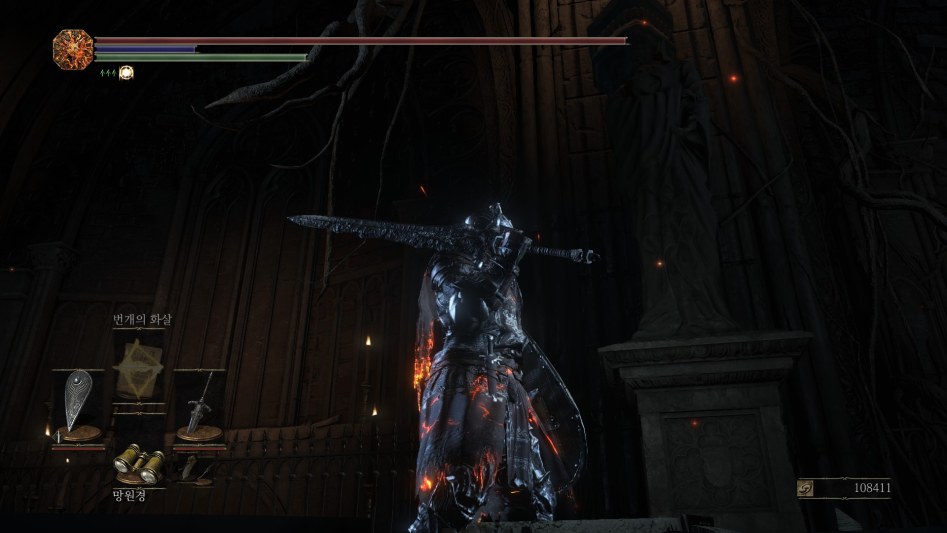Click the green arrows buff icon
The height and width of the screenshot is (533, 947).
(105, 72)
